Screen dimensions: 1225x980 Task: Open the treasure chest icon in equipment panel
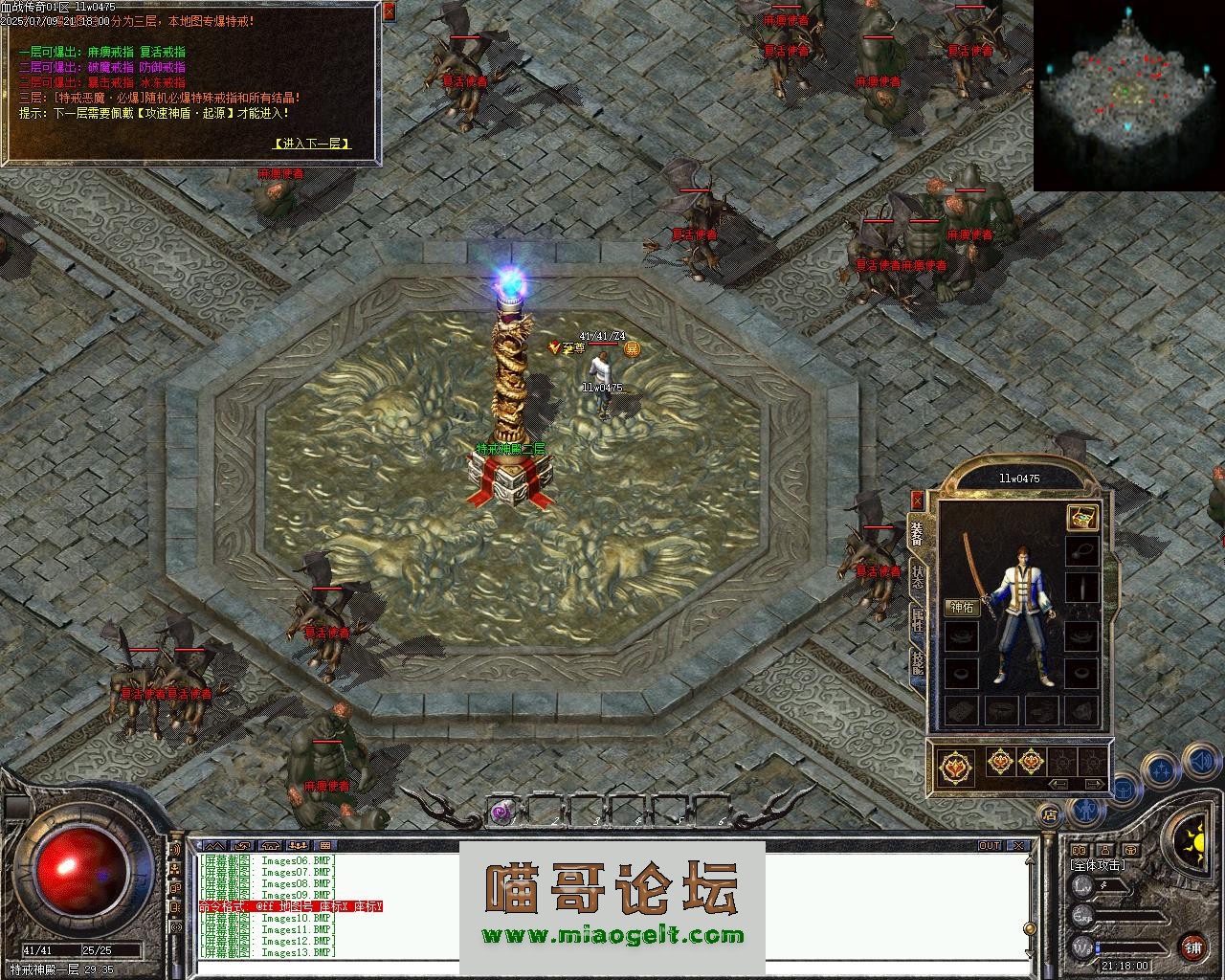pyautogui.click(x=1081, y=517)
